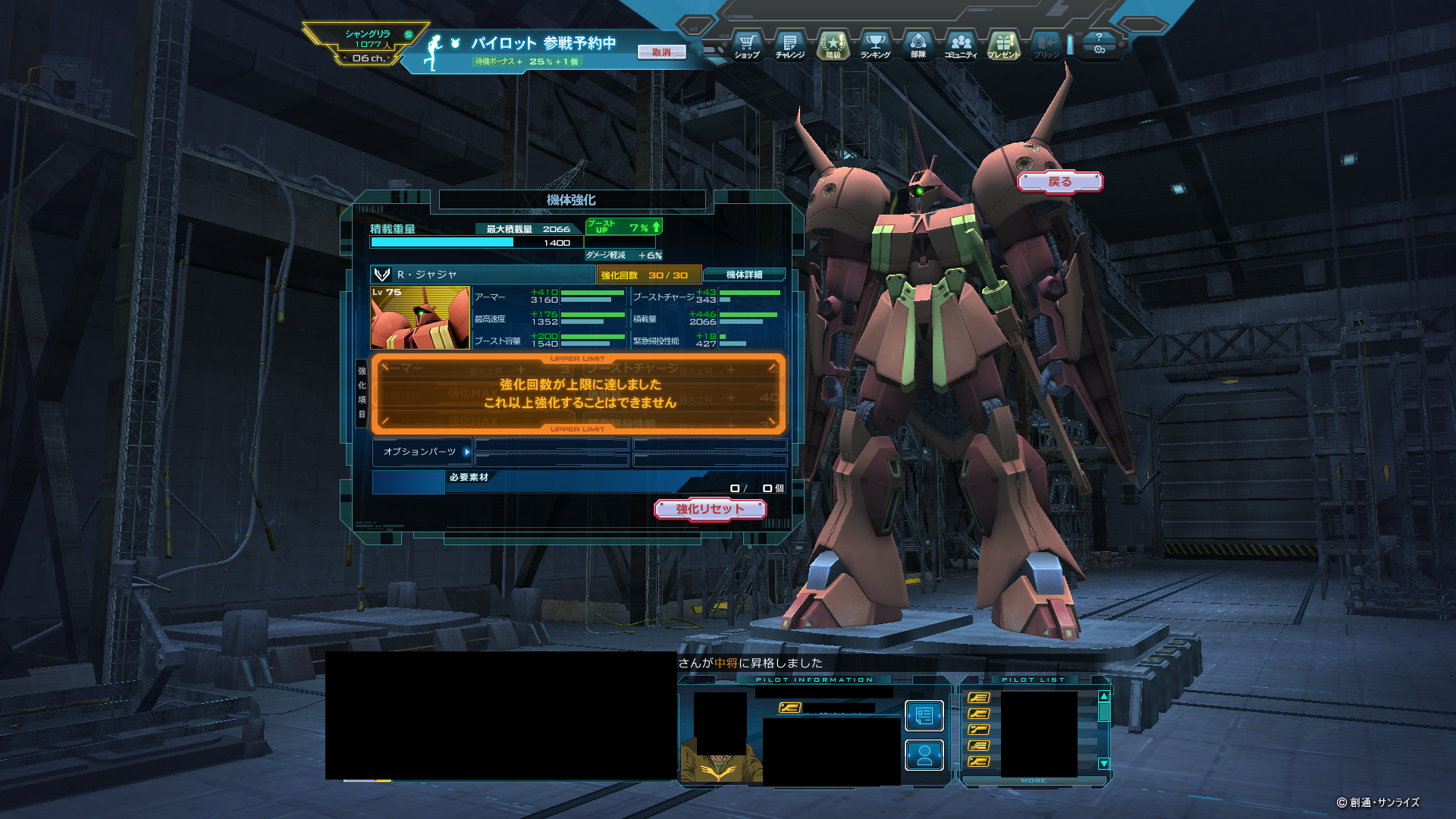Open settings with the gear icon

(x=1099, y=50)
